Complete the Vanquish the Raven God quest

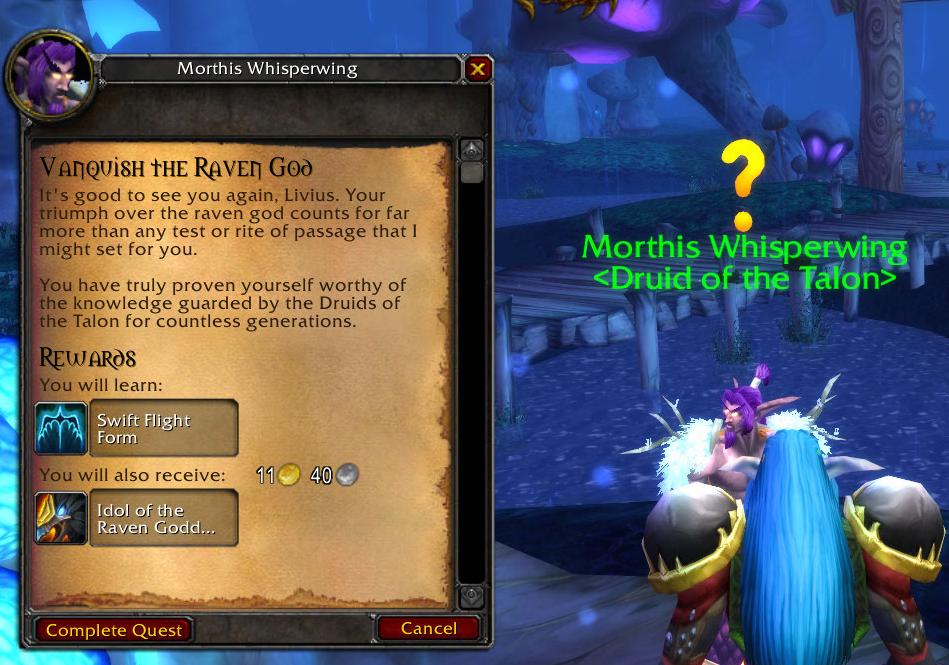[114, 630]
